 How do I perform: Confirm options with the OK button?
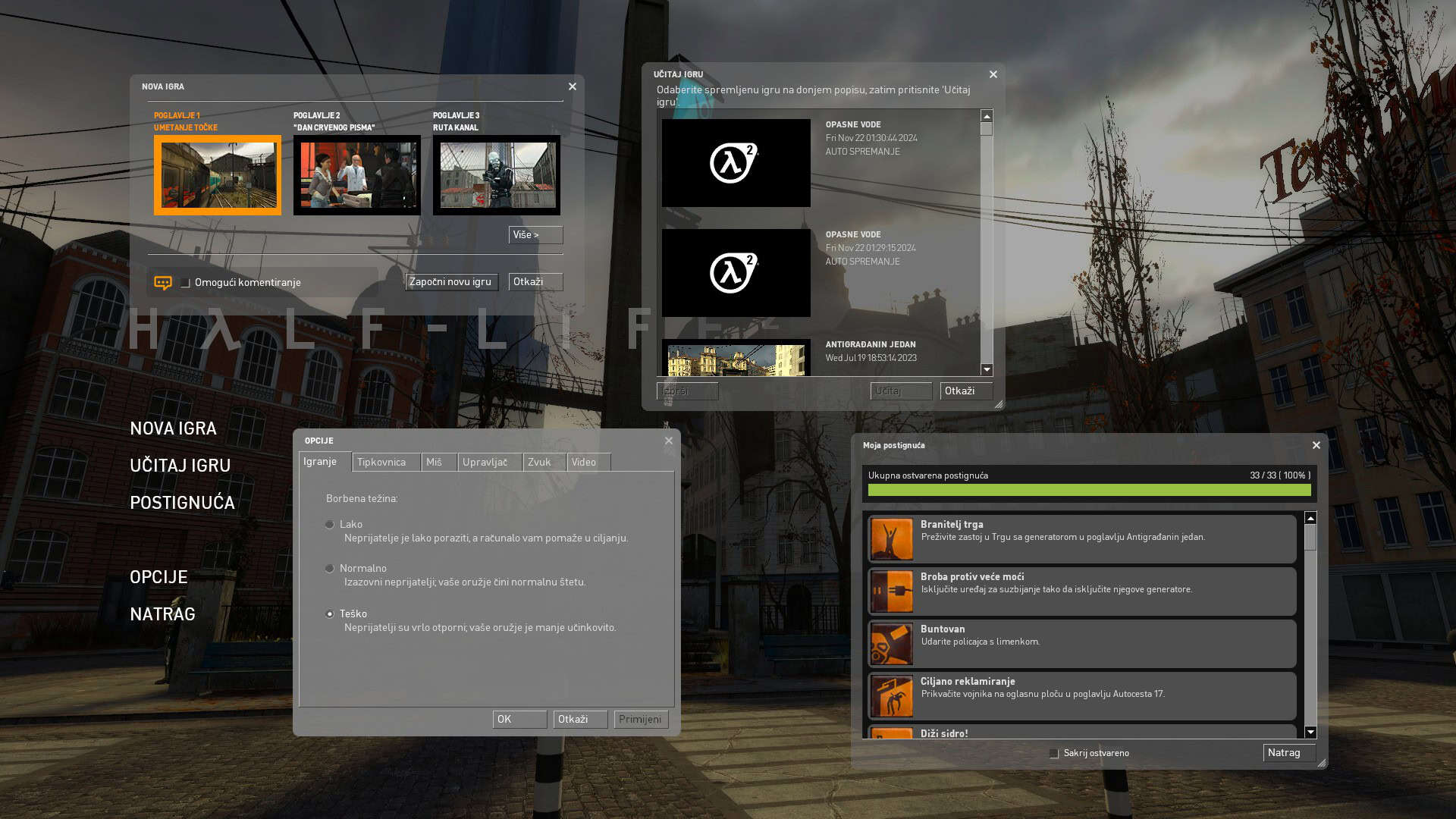tap(519, 720)
